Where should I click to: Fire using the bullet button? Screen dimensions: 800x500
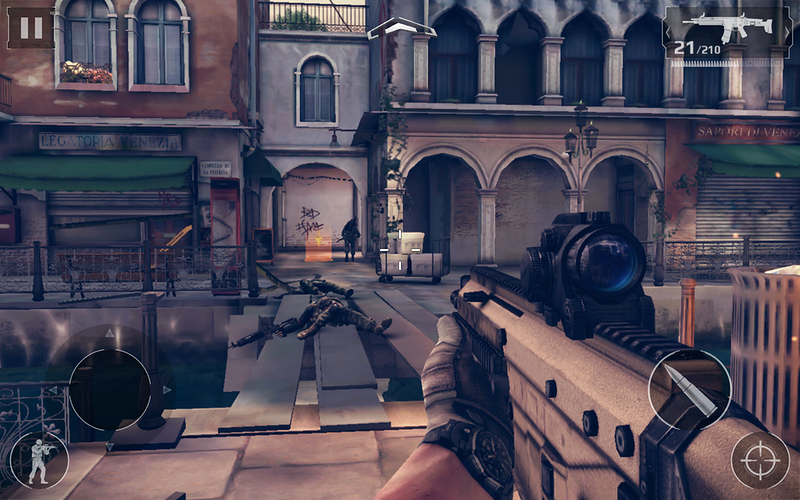tap(689, 390)
